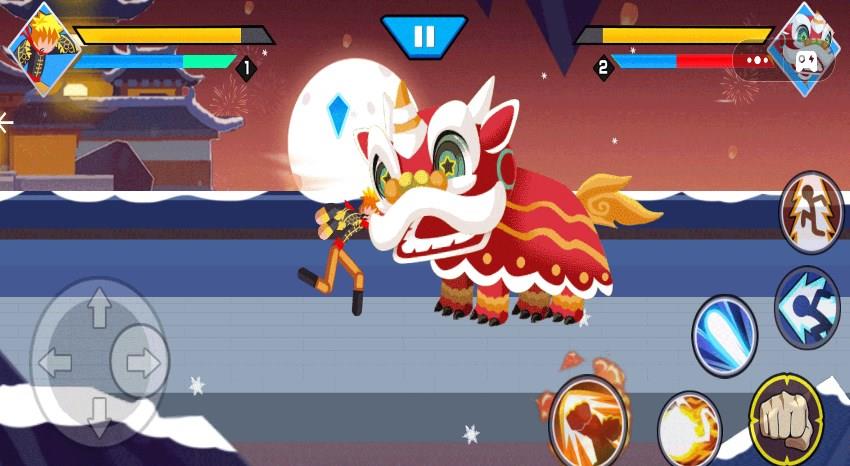Pause the fight with the blue pause button

424,37
